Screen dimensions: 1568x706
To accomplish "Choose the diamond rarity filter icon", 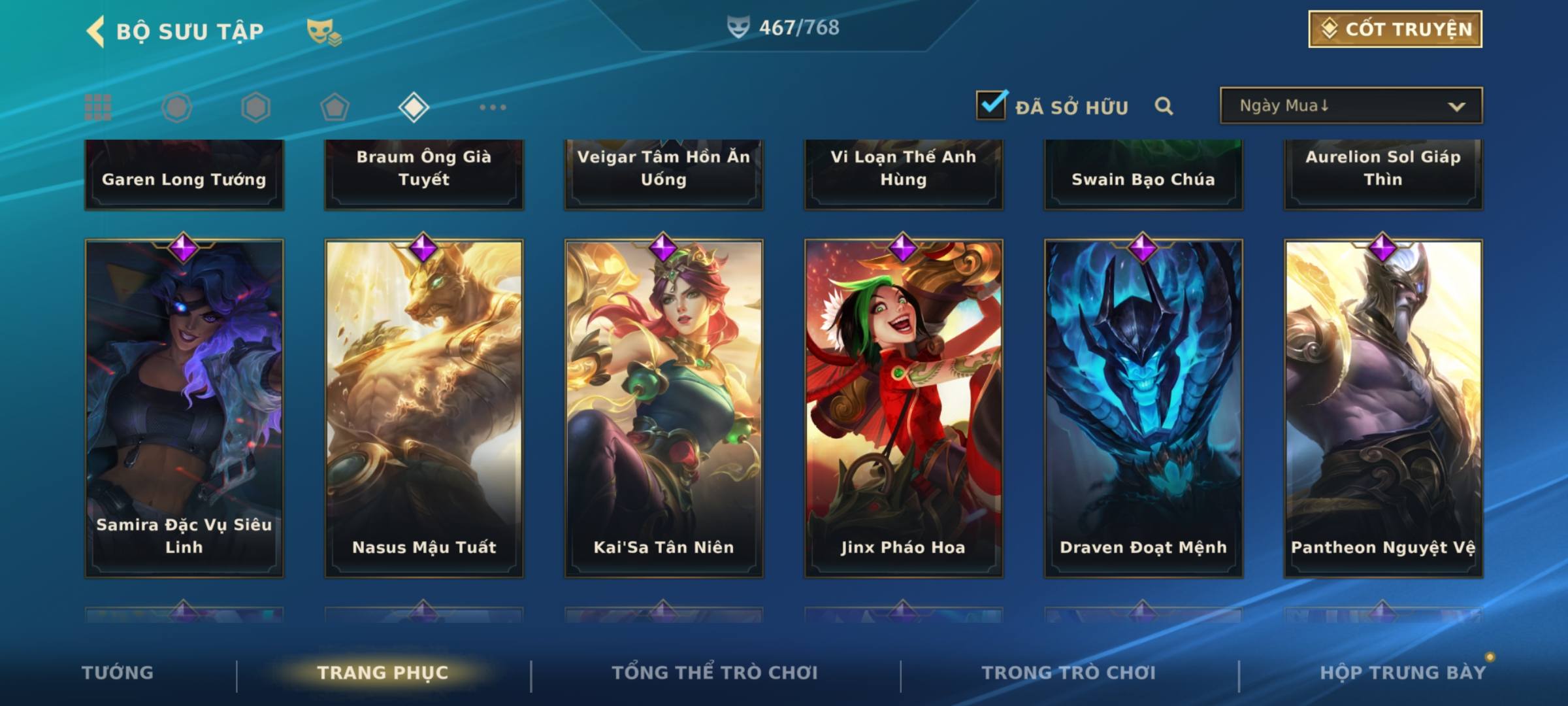I will (x=414, y=107).
